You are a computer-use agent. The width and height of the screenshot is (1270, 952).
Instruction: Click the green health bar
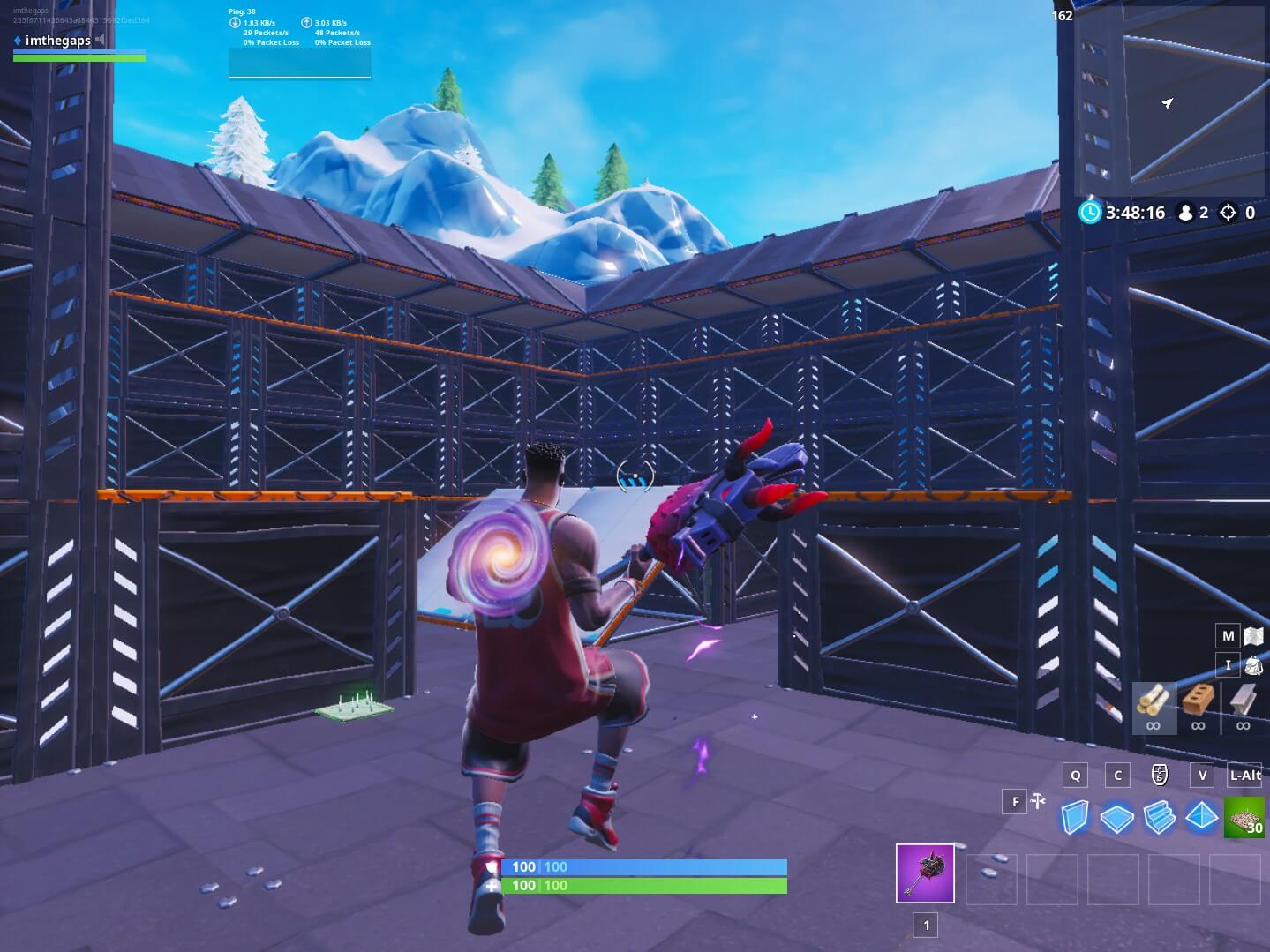[x=644, y=886]
